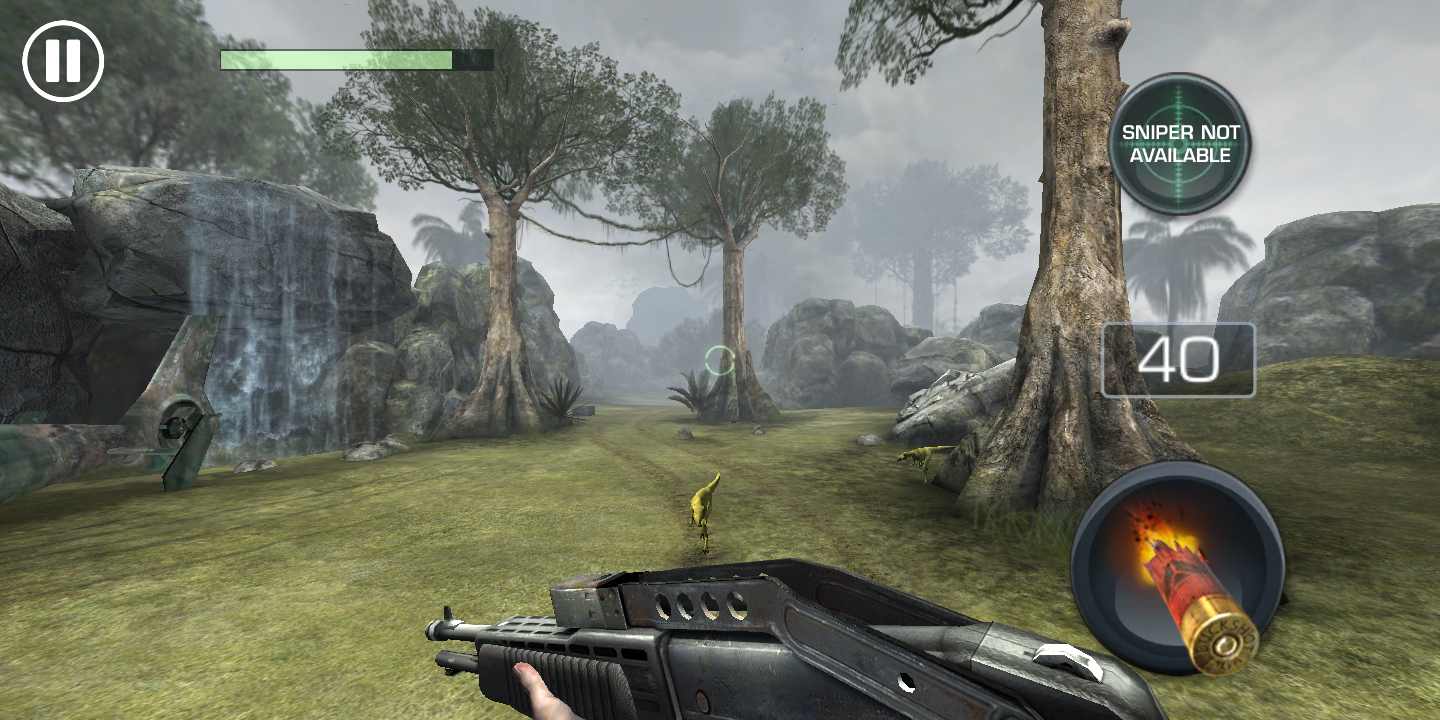Screen dimensions: 1440x720
Task: Tap the Sniper Not Available scope button
Action: [x=1180, y=144]
